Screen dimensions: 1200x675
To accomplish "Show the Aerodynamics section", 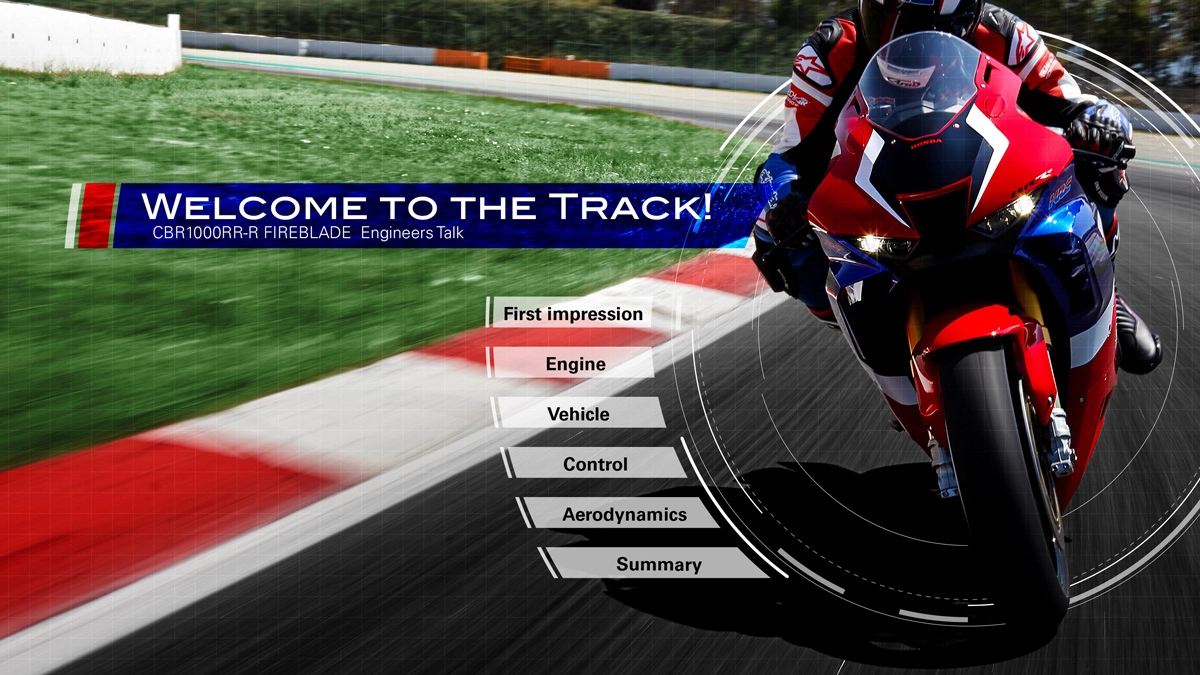I will pos(623,514).
